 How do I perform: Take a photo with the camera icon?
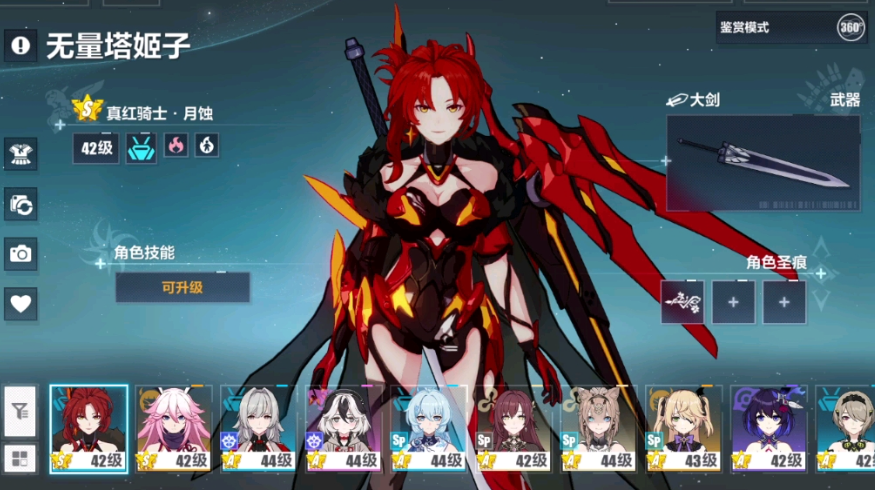point(21,253)
